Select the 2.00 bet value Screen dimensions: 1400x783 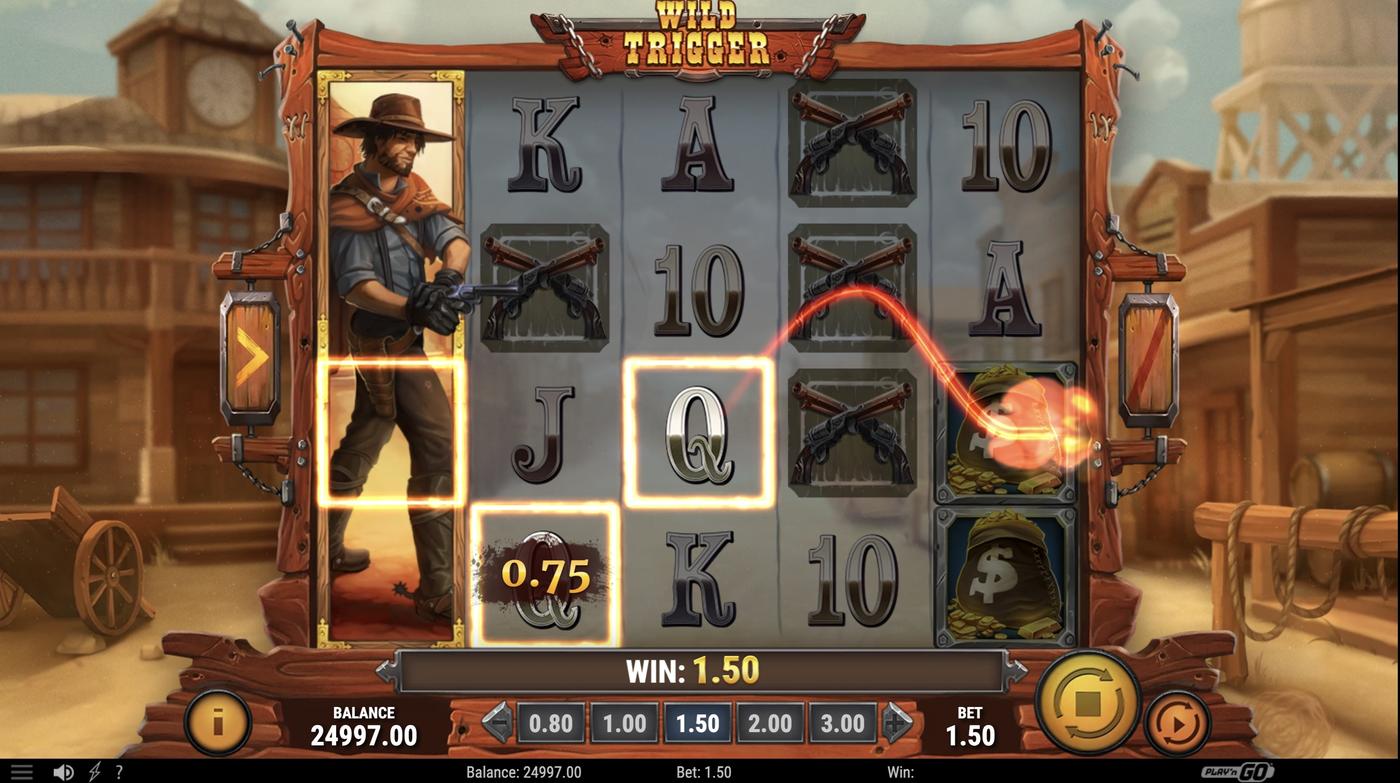(x=770, y=722)
